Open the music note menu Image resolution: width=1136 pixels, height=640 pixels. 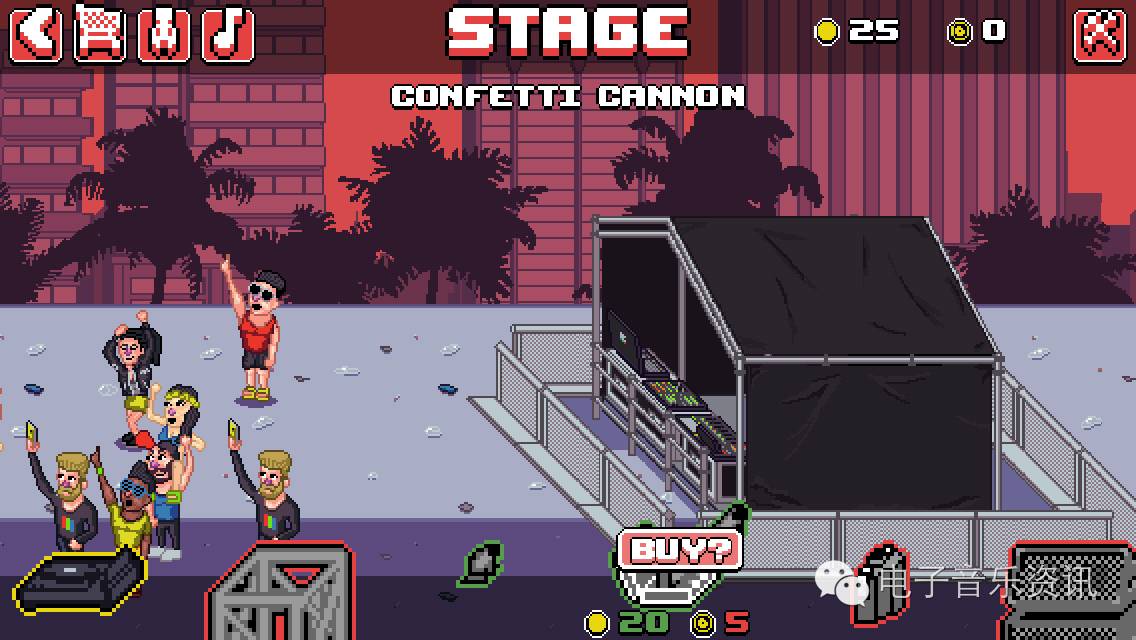228,34
